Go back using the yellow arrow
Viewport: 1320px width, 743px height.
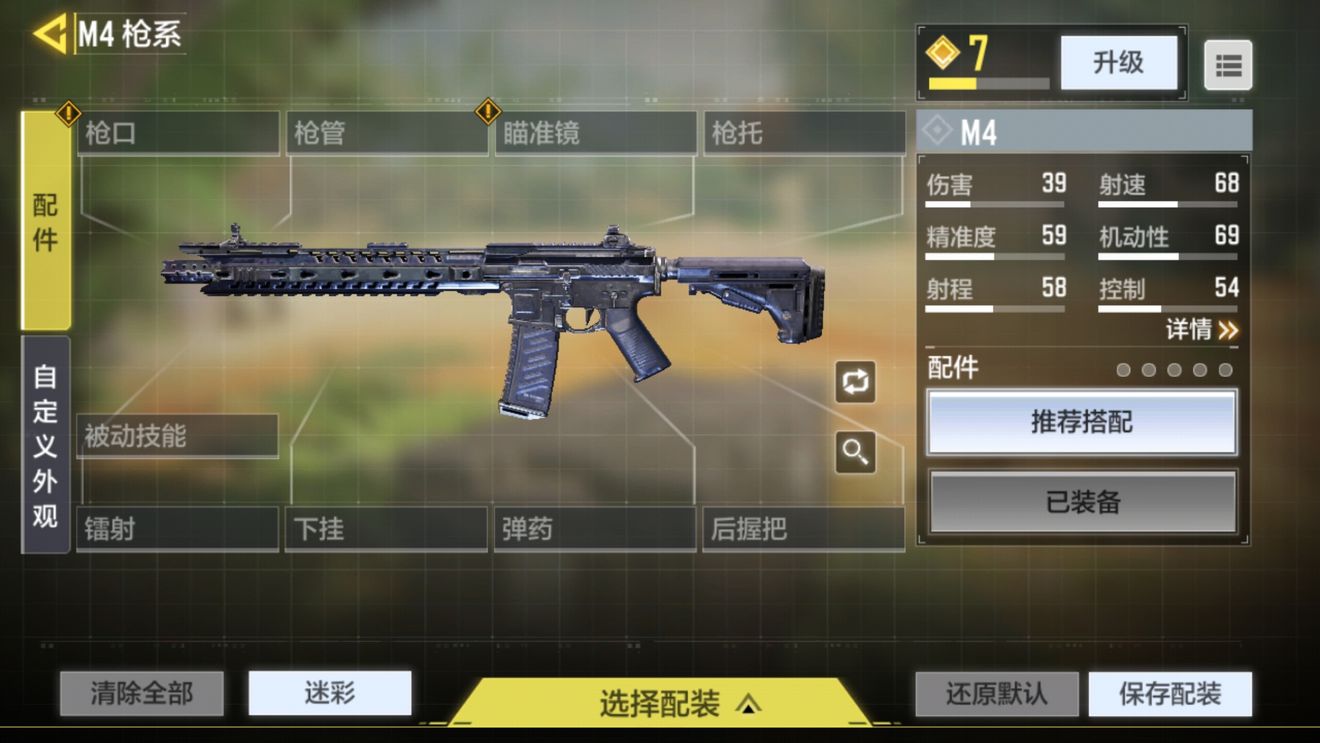50,34
